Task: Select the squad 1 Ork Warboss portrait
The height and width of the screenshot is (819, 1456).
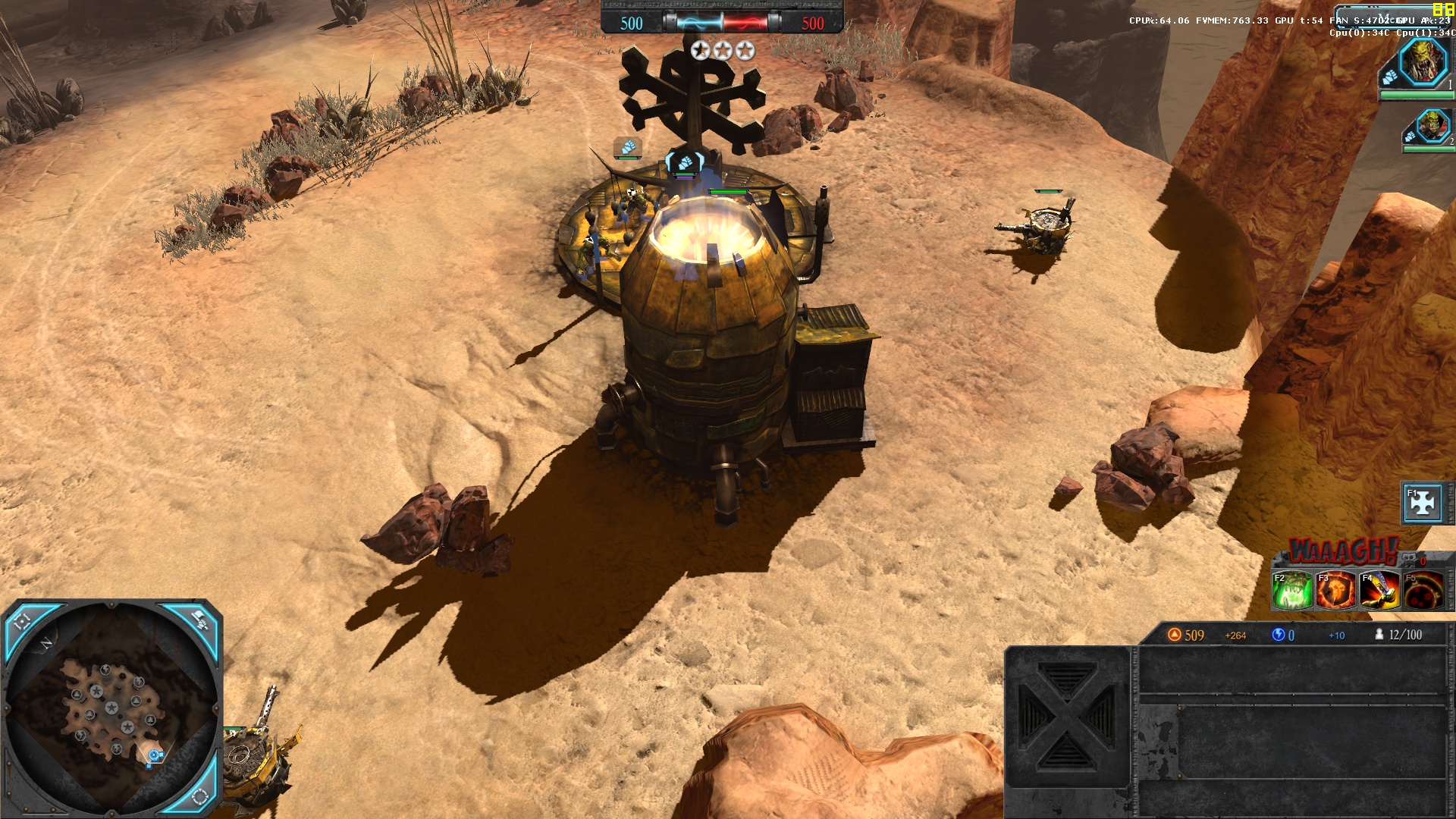Action: [x=1422, y=63]
